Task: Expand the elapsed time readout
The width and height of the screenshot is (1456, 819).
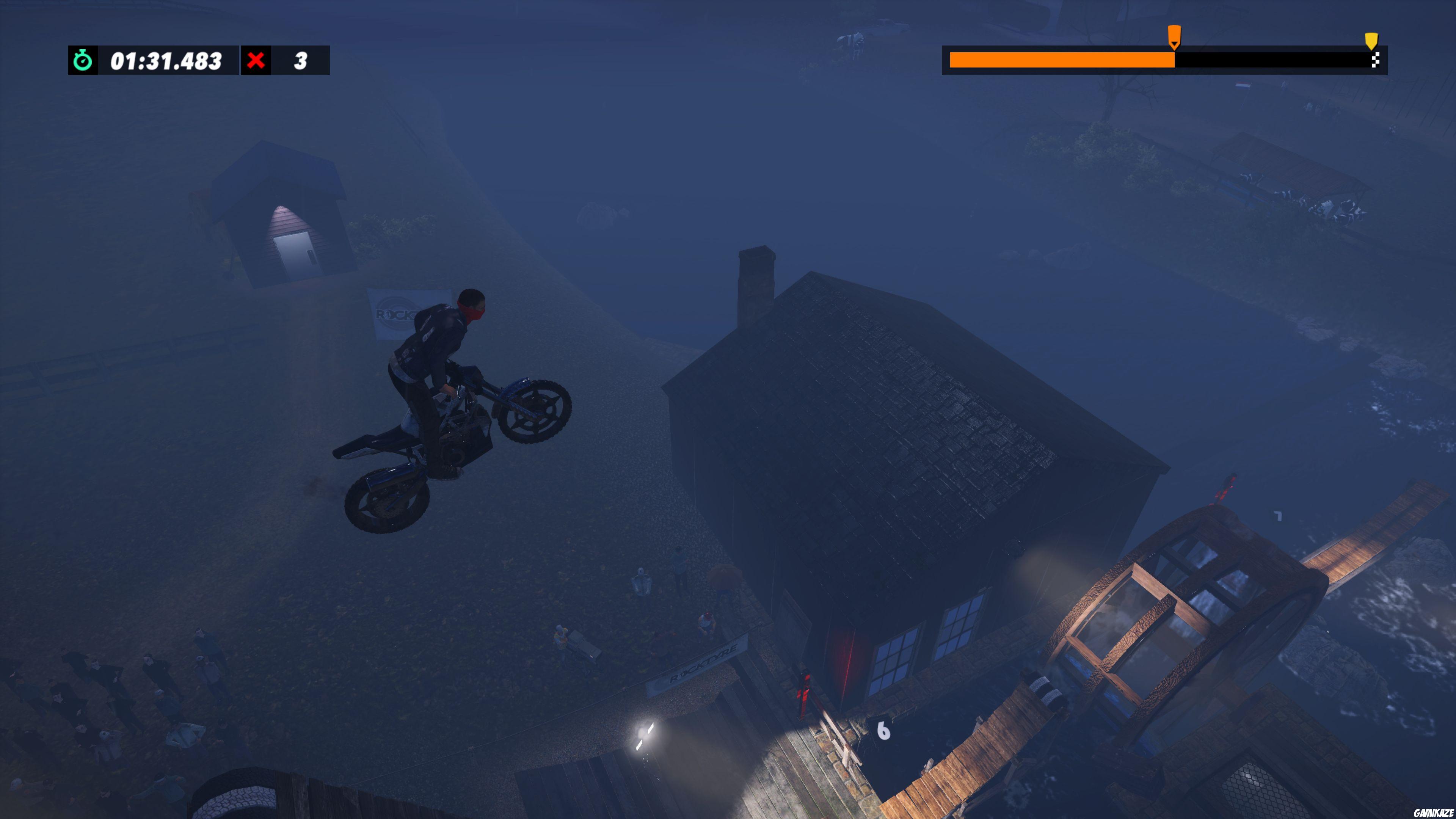Action: click(165, 61)
